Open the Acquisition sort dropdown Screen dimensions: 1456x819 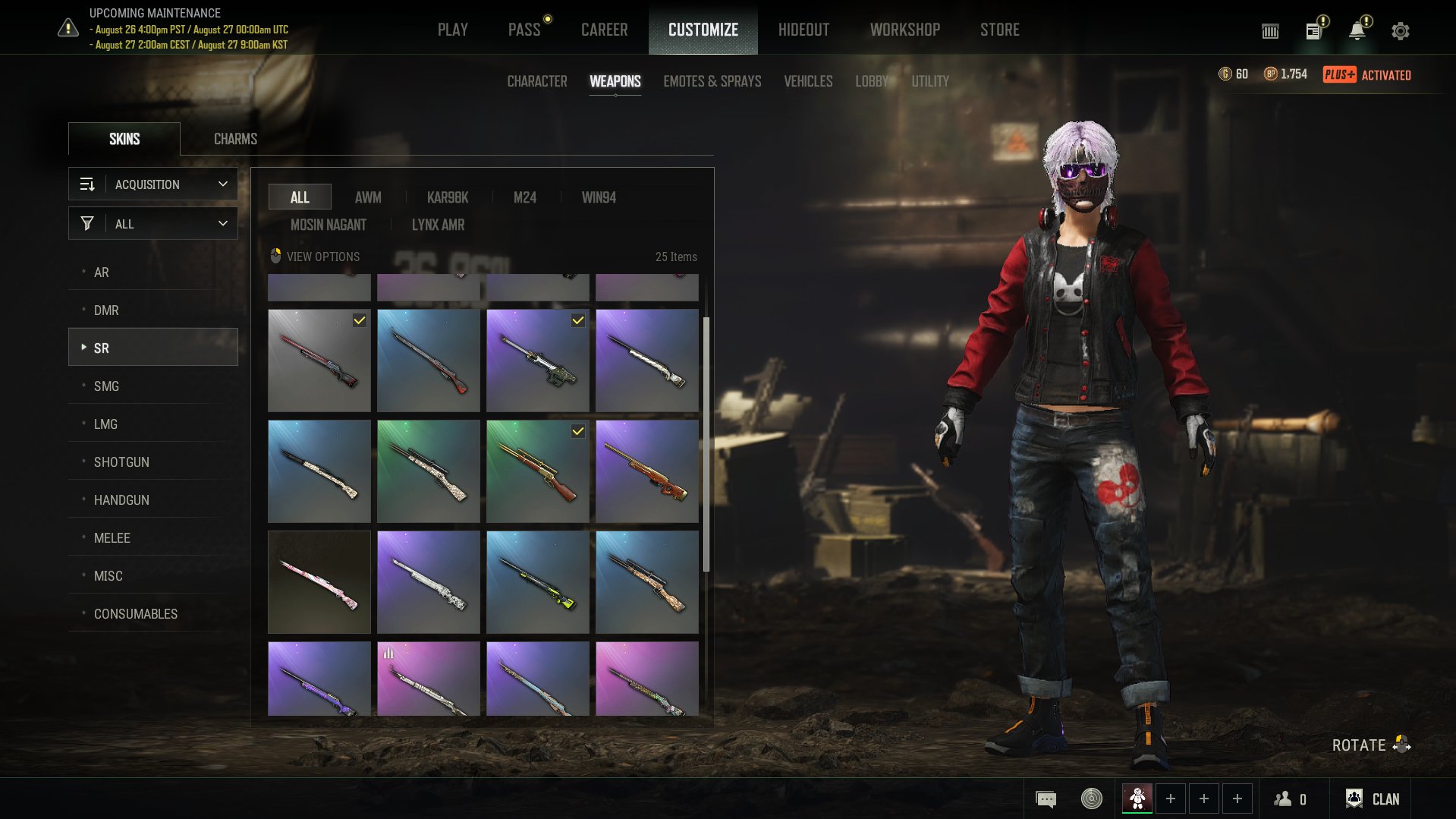point(153,184)
